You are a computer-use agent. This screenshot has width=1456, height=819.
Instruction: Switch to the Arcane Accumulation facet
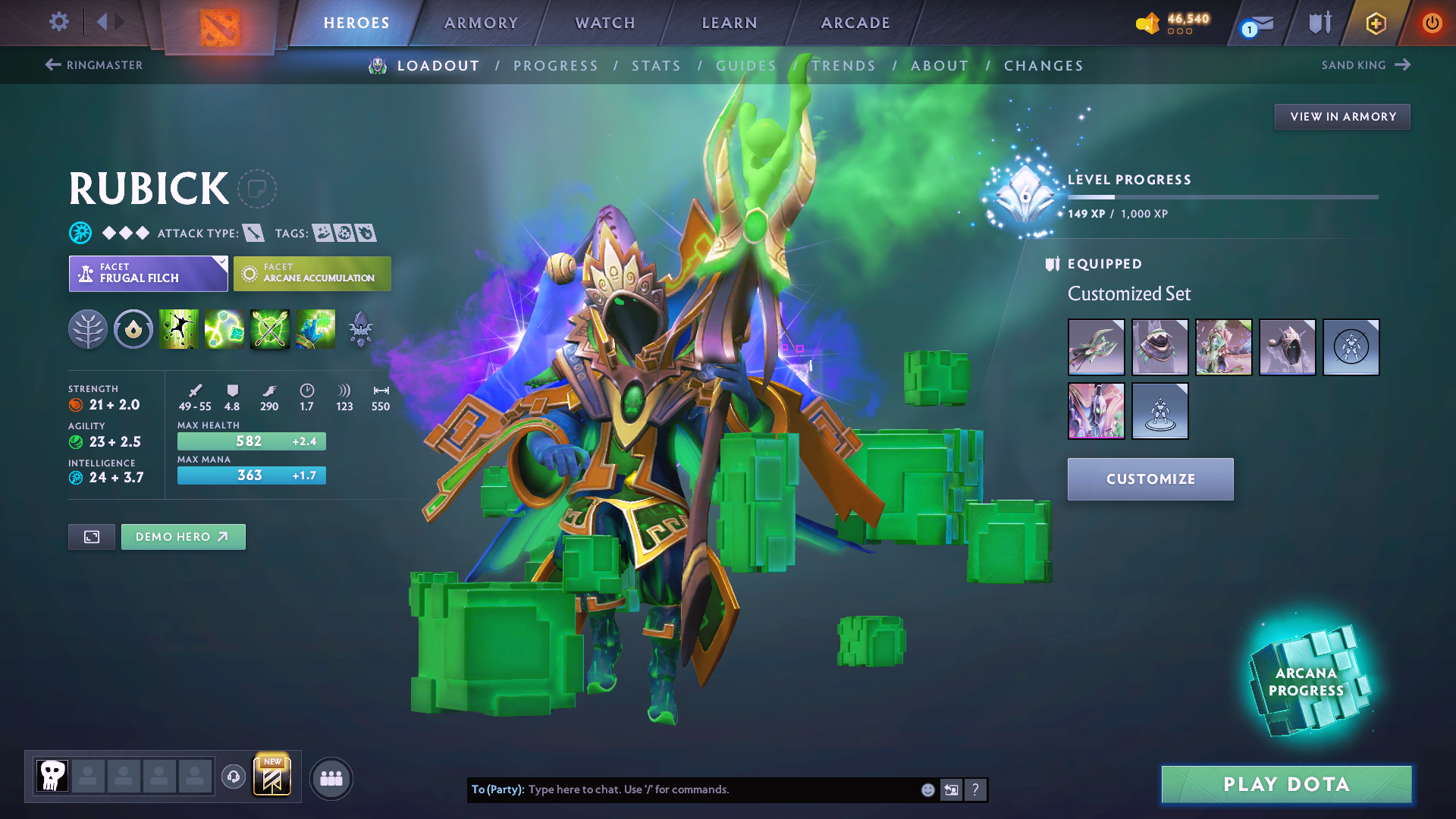(312, 273)
